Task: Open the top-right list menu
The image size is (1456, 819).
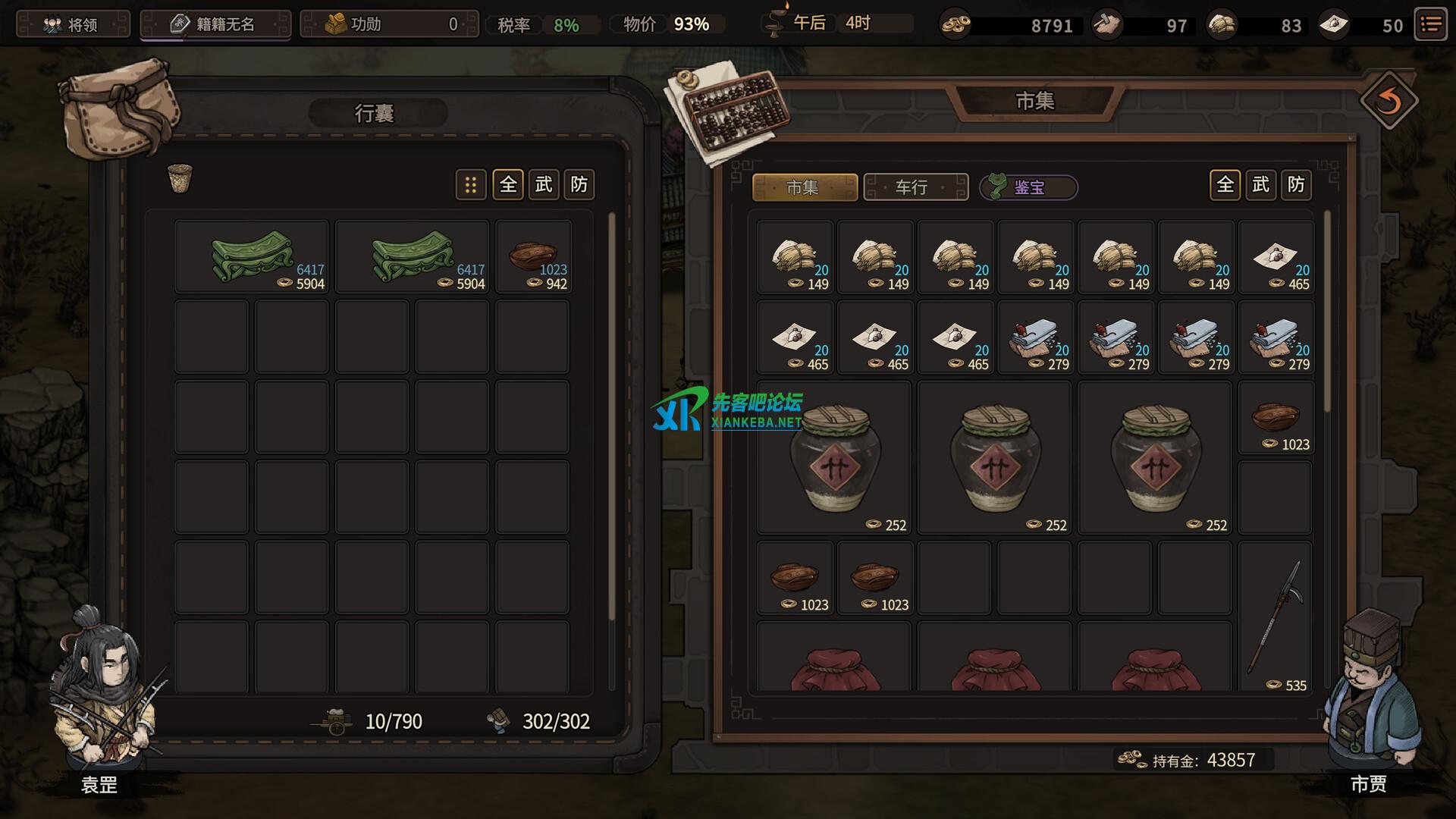Action: pos(1431,25)
